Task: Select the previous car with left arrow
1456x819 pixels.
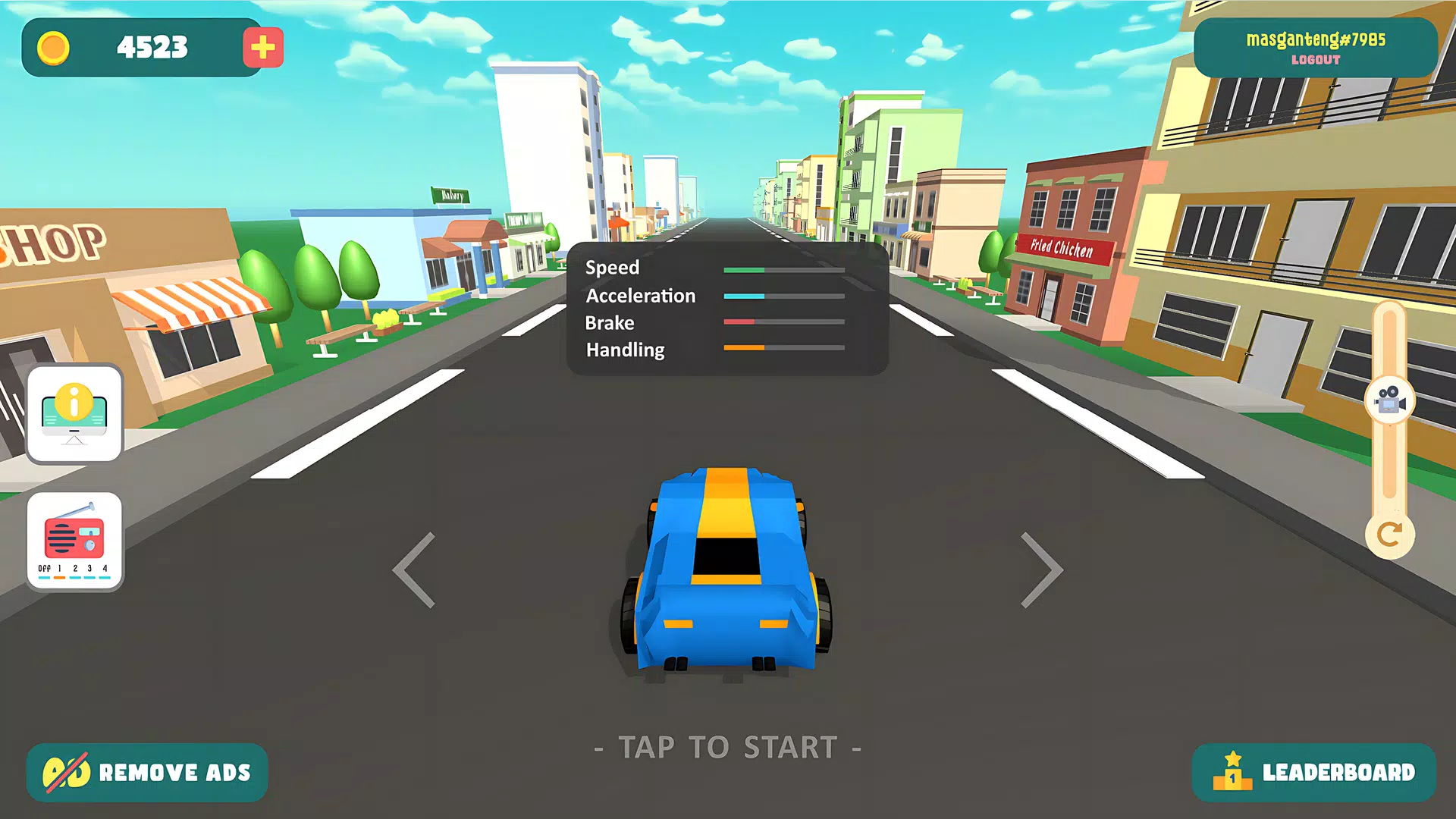Action: pos(415,570)
